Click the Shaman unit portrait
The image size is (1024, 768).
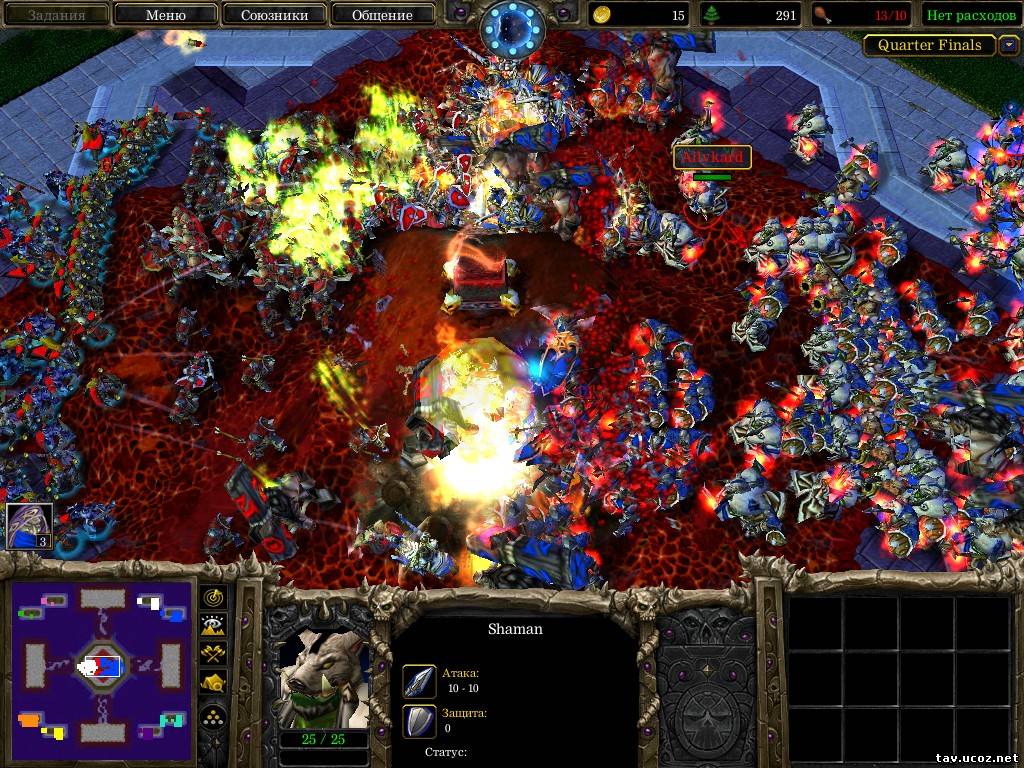[323, 679]
